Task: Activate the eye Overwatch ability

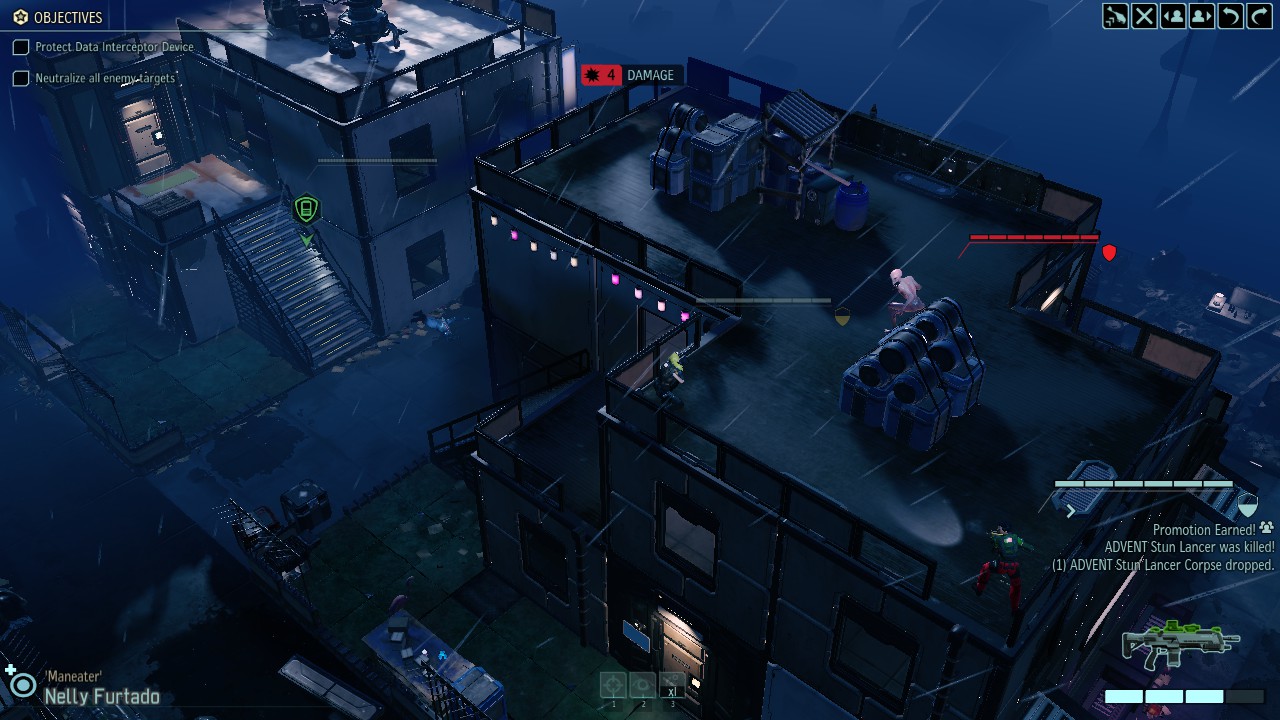Action: [x=643, y=685]
